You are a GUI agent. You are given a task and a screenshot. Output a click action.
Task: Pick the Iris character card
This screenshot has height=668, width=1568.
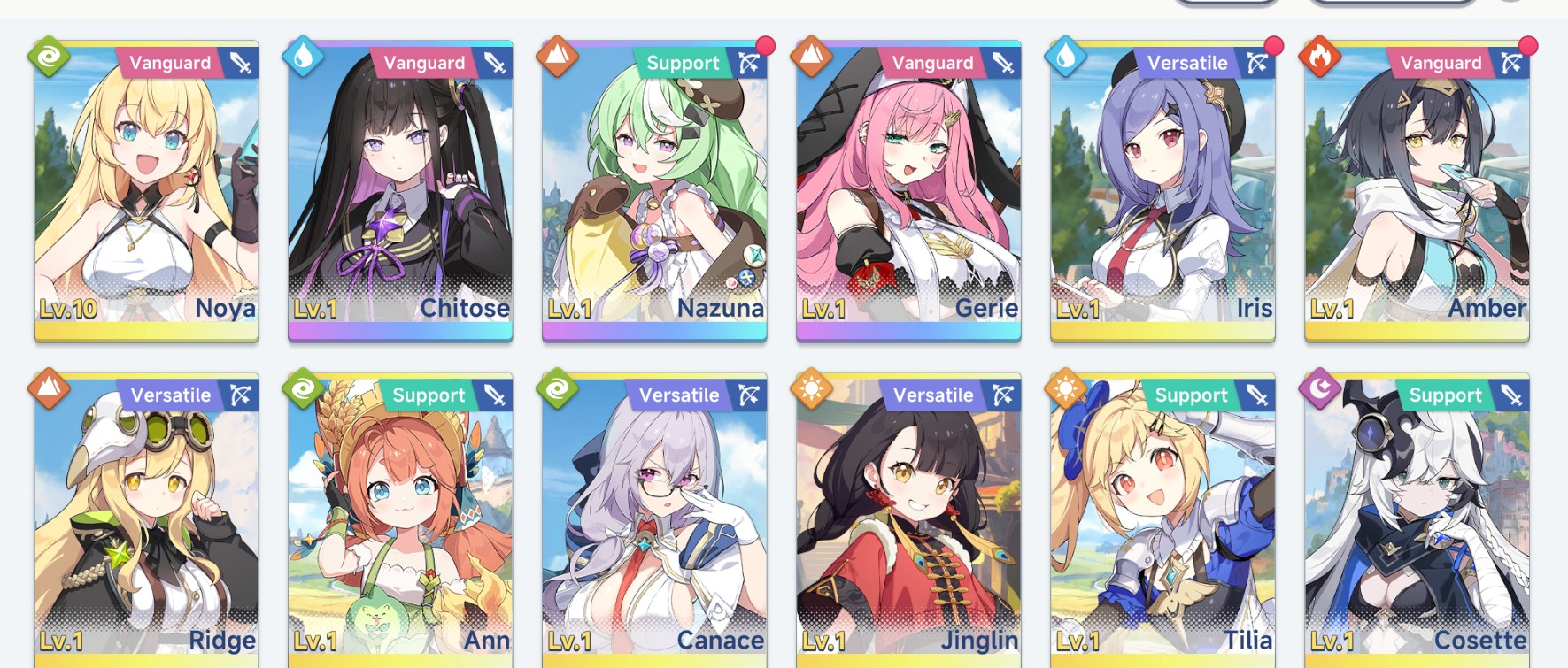[1162, 190]
